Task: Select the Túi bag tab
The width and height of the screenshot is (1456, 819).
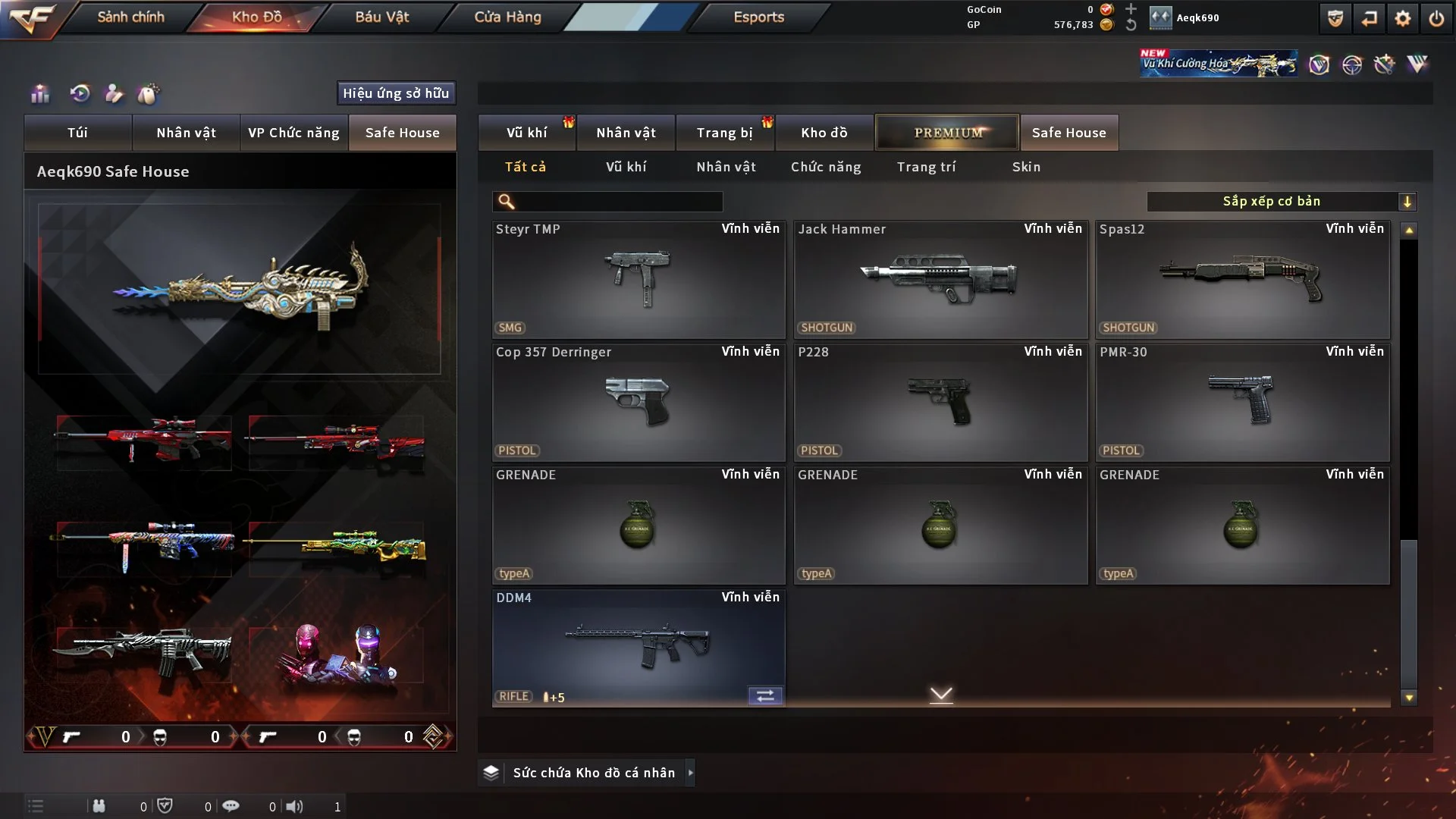Action: (77, 133)
